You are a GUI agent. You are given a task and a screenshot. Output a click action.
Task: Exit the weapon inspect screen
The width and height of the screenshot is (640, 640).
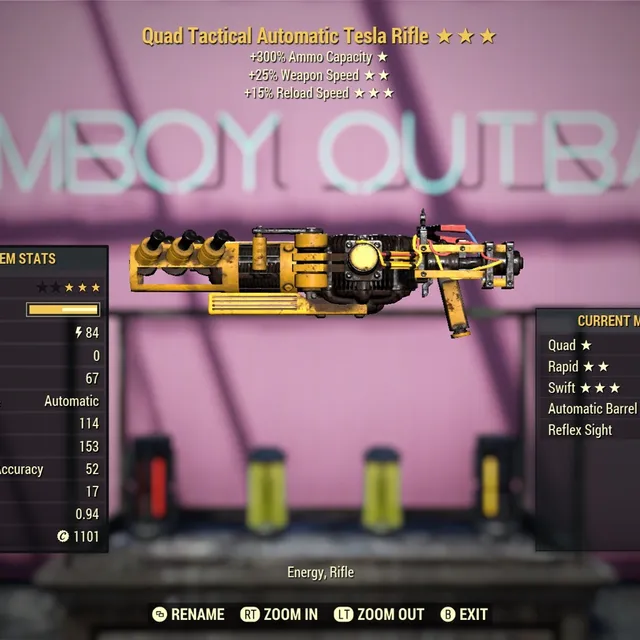pyautogui.click(x=464, y=614)
